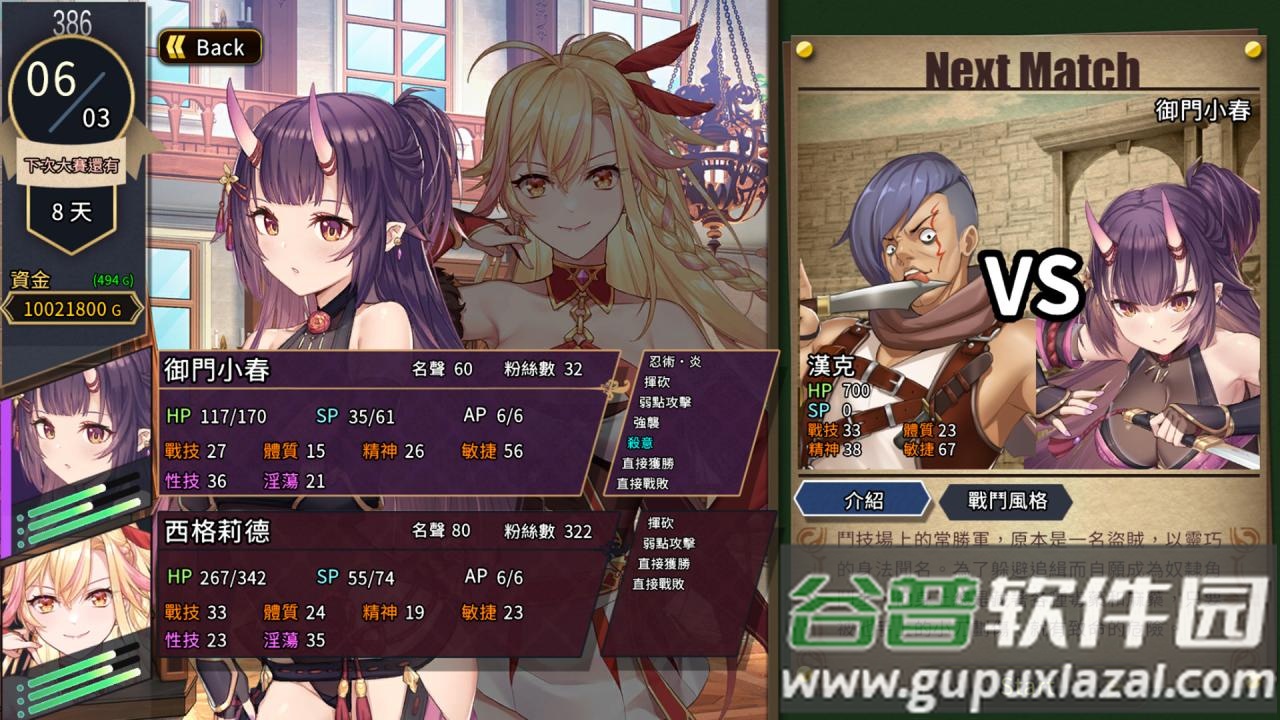This screenshot has width=1280, height=720.
Task: Go back using the Back button
Action: pyautogui.click(x=210, y=47)
